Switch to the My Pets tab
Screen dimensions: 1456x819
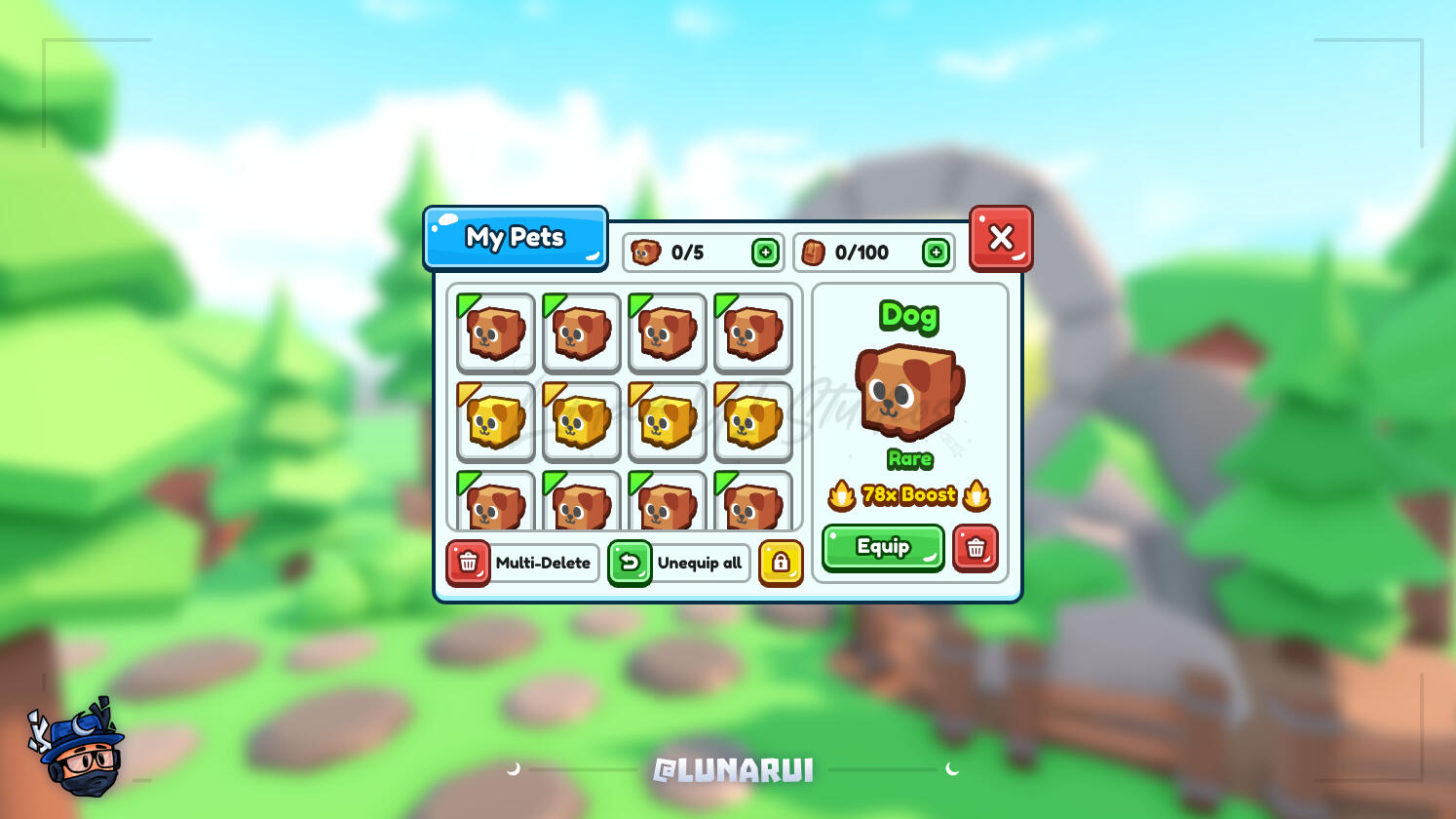coord(516,237)
